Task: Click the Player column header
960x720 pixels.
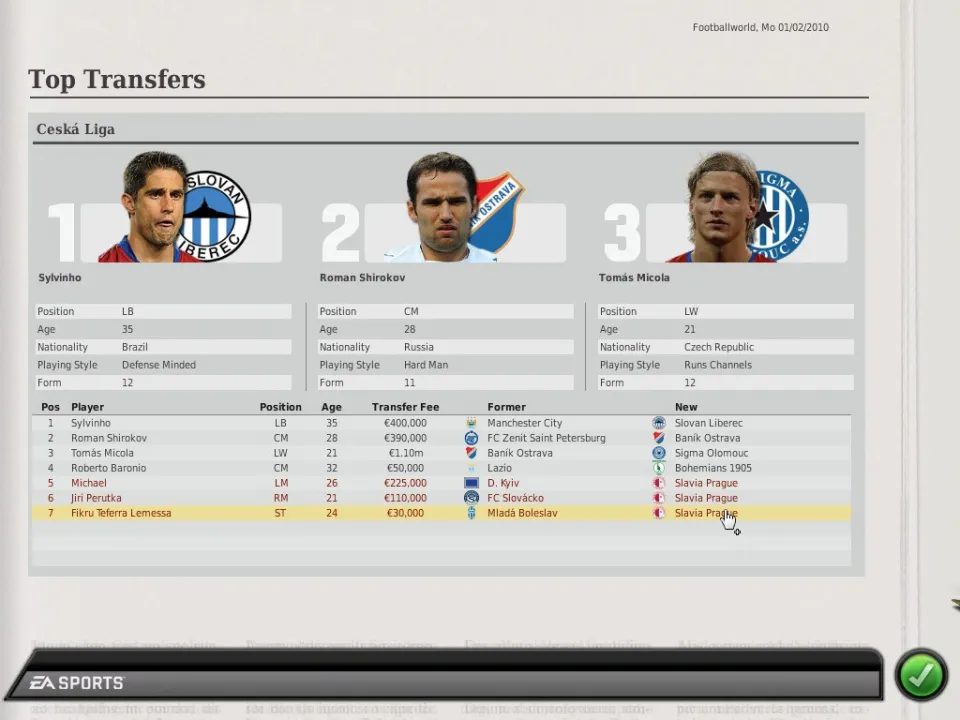Action: 87,407
